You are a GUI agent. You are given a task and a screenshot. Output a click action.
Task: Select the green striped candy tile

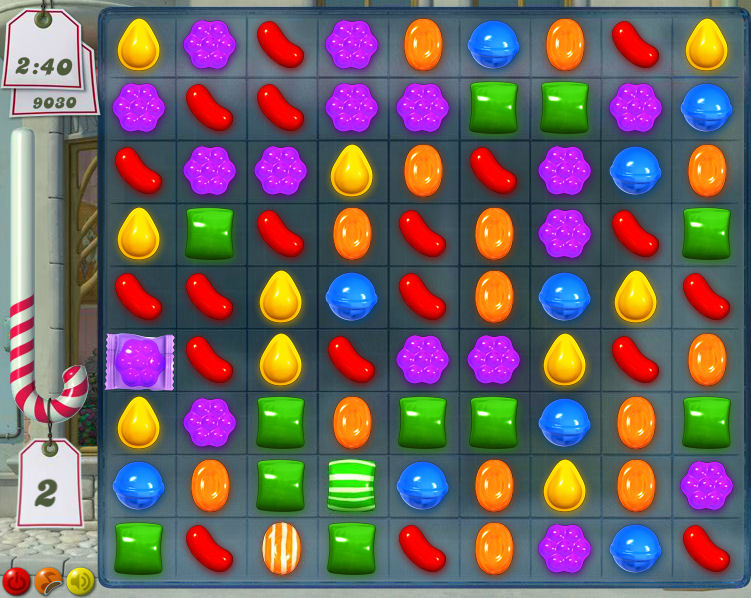[x=351, y=485]
